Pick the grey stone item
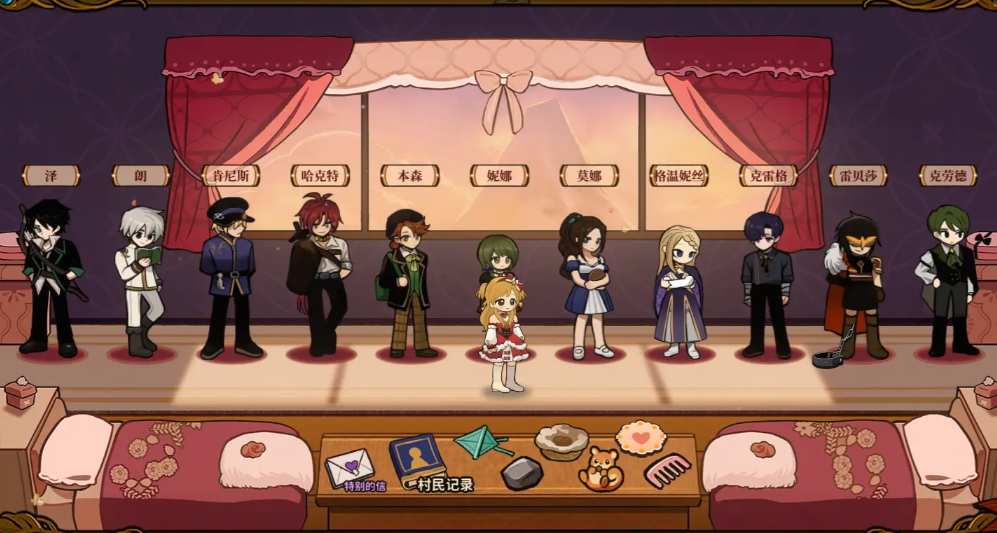This screenshot has width=997, height=533. pos(521,473)
